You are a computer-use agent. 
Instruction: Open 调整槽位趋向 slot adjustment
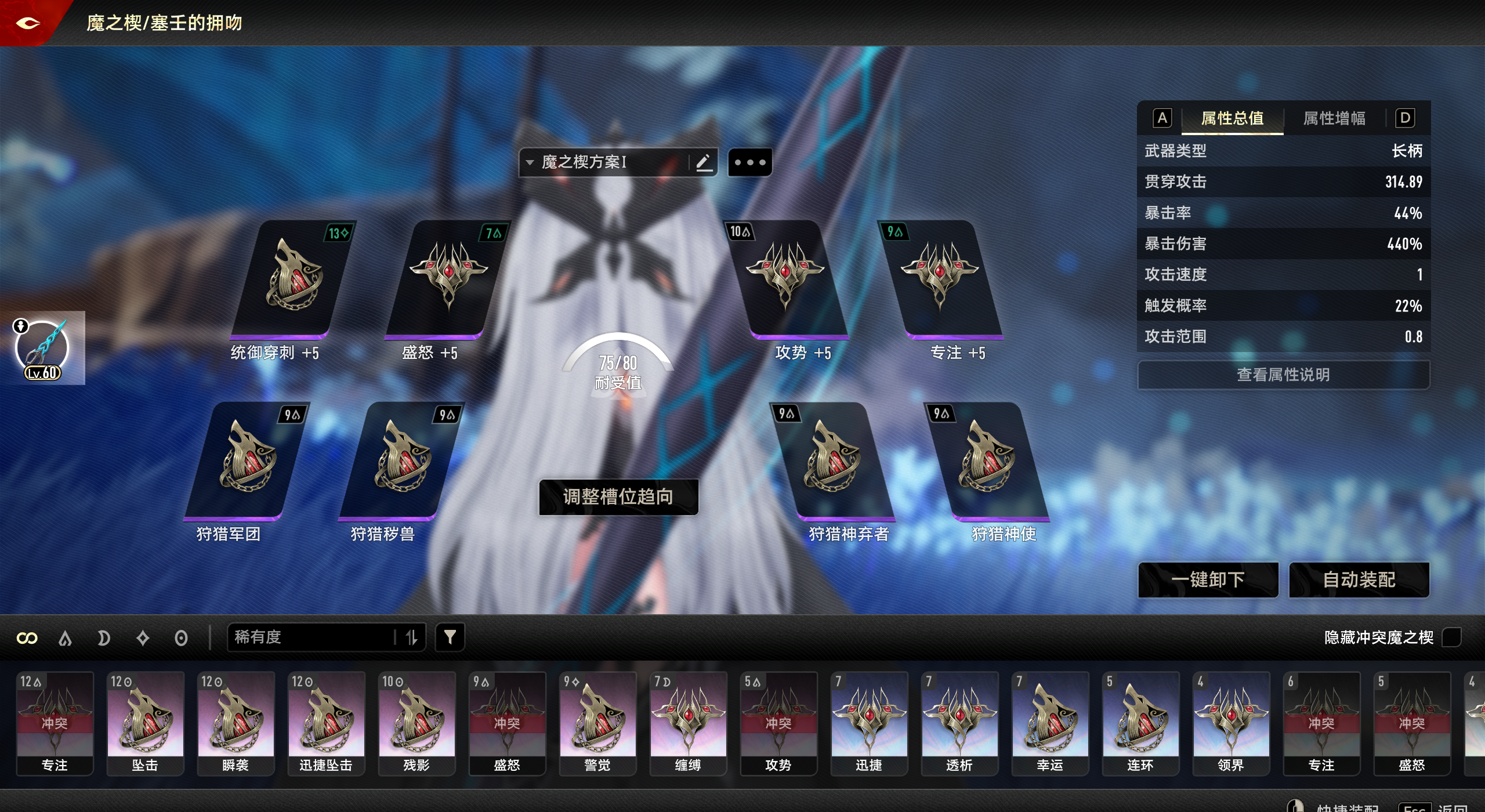coord(618,496)
